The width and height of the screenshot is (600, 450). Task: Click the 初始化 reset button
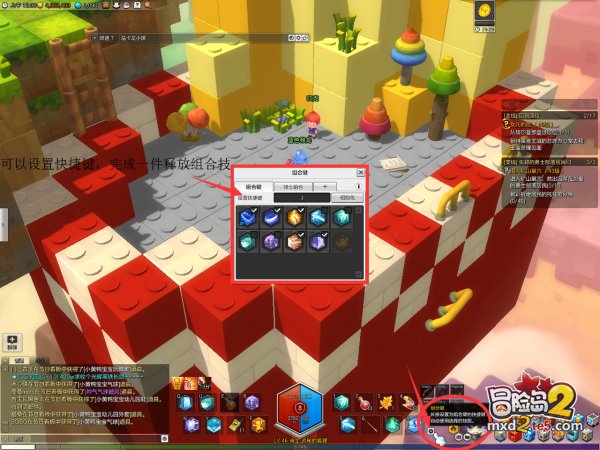tap(347, 197)
